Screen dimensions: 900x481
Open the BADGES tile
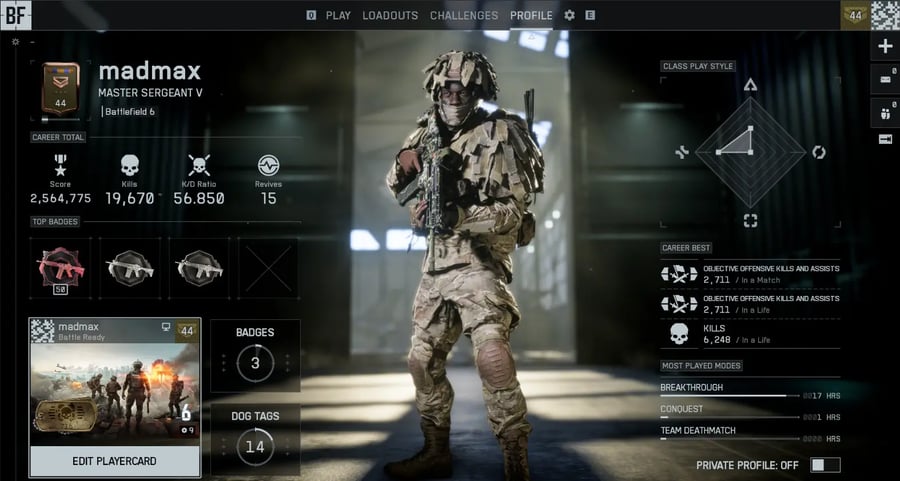click(x=255, y=355)
